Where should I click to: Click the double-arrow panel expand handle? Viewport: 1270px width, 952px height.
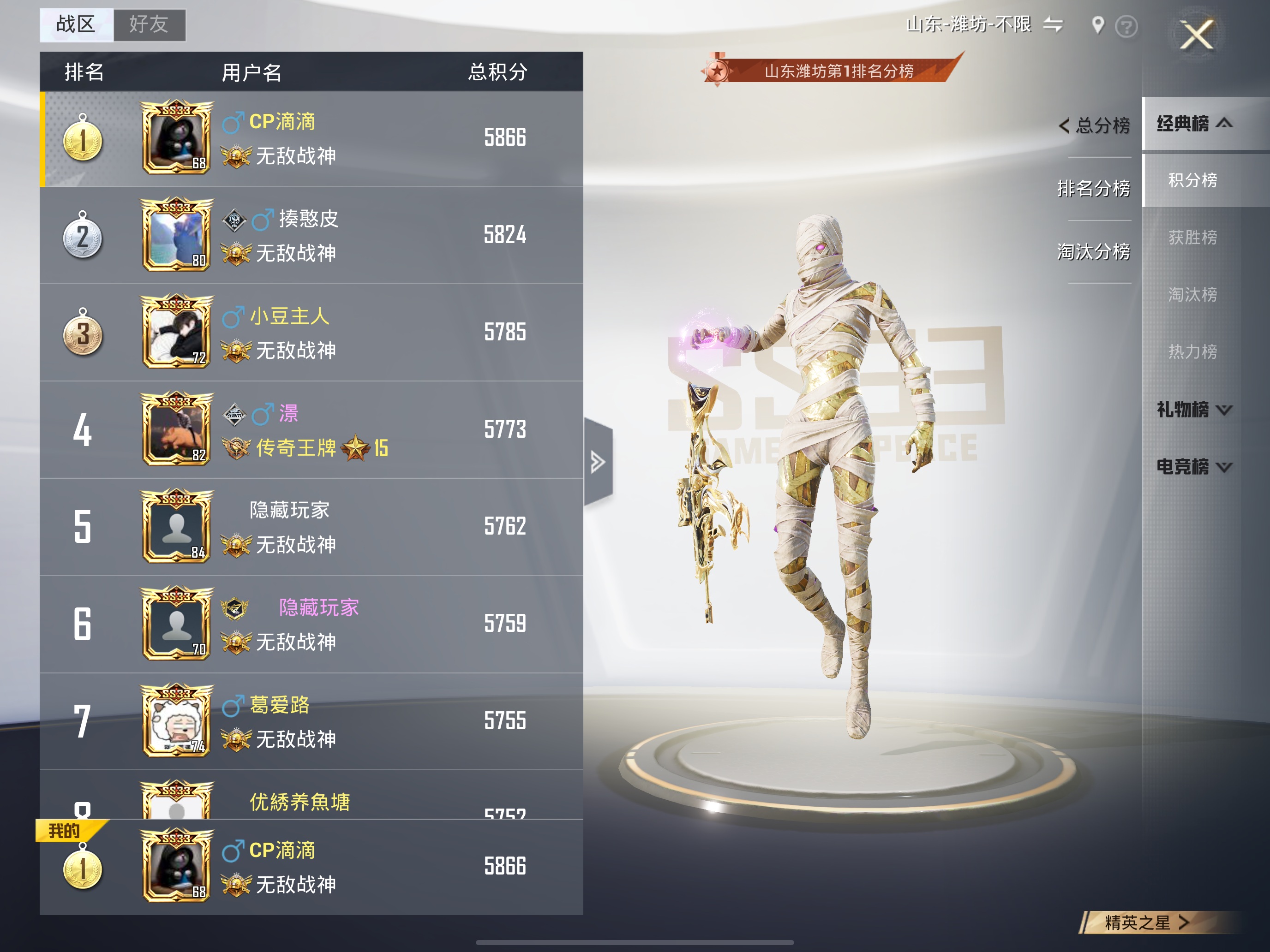598,462
